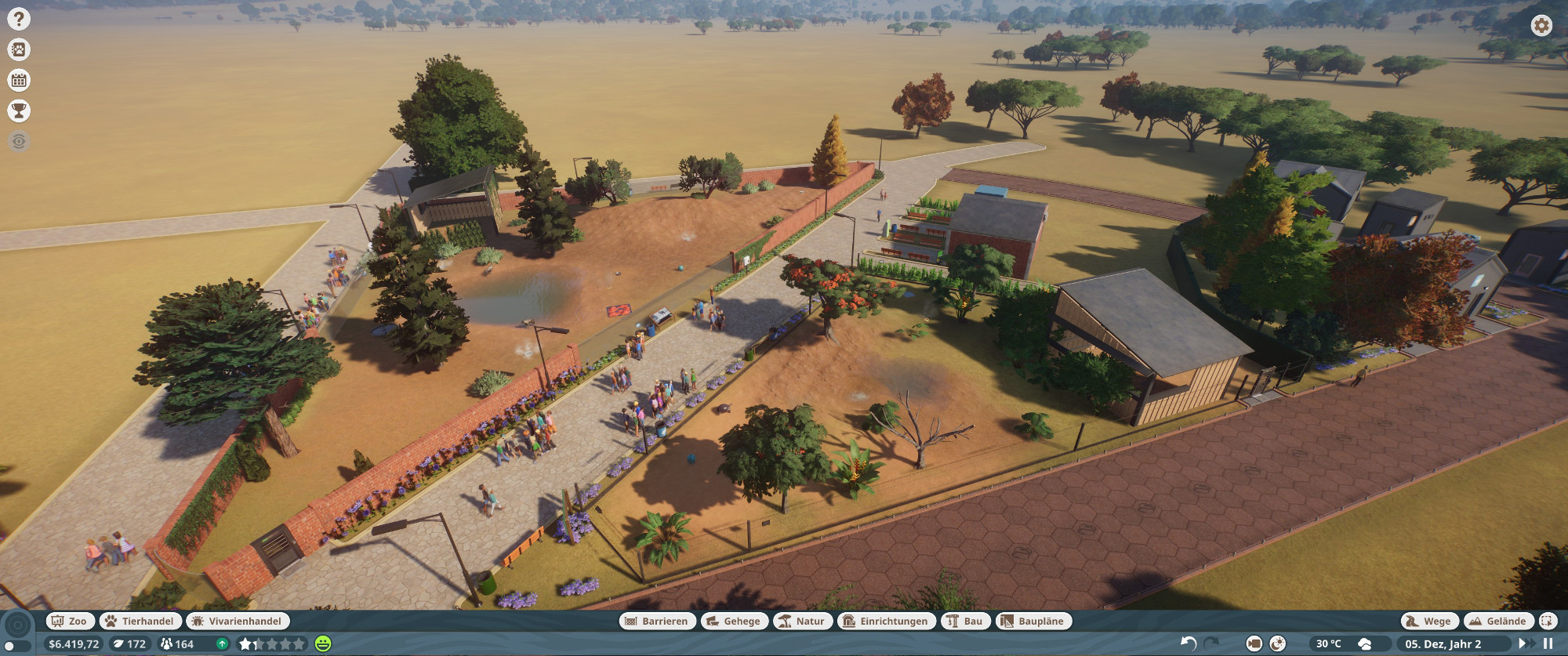Image resolution: width=1568 pixels, height=656 pixels.
Task: Open the calendar icon panel
Action: (x=18, y=80)
